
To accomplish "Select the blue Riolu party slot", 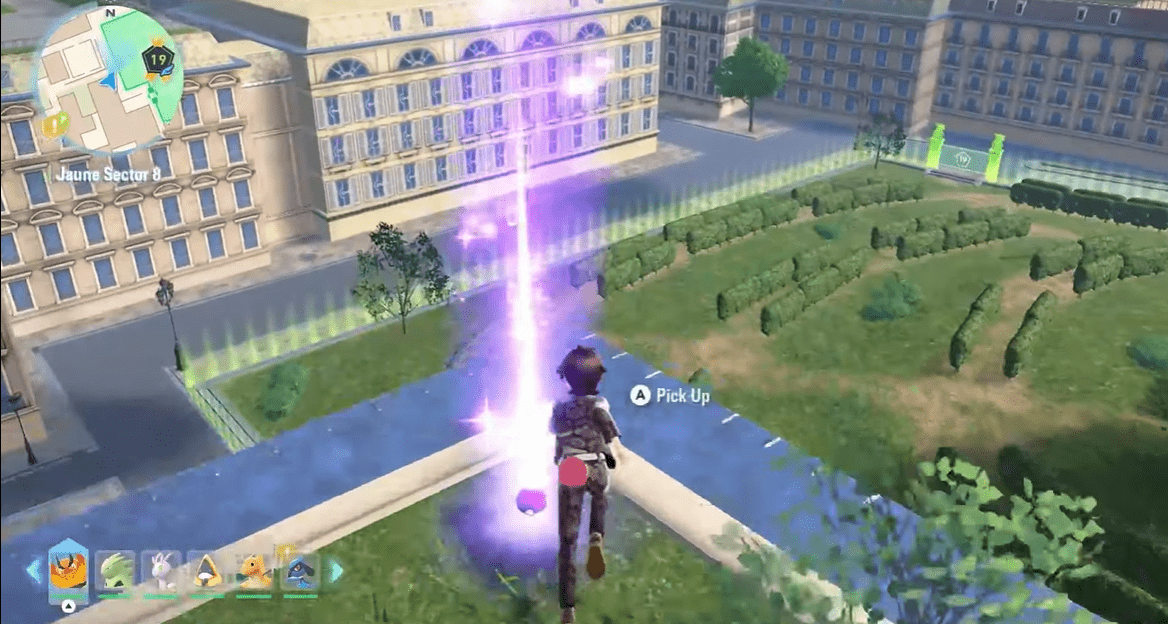I will point(299,572).
